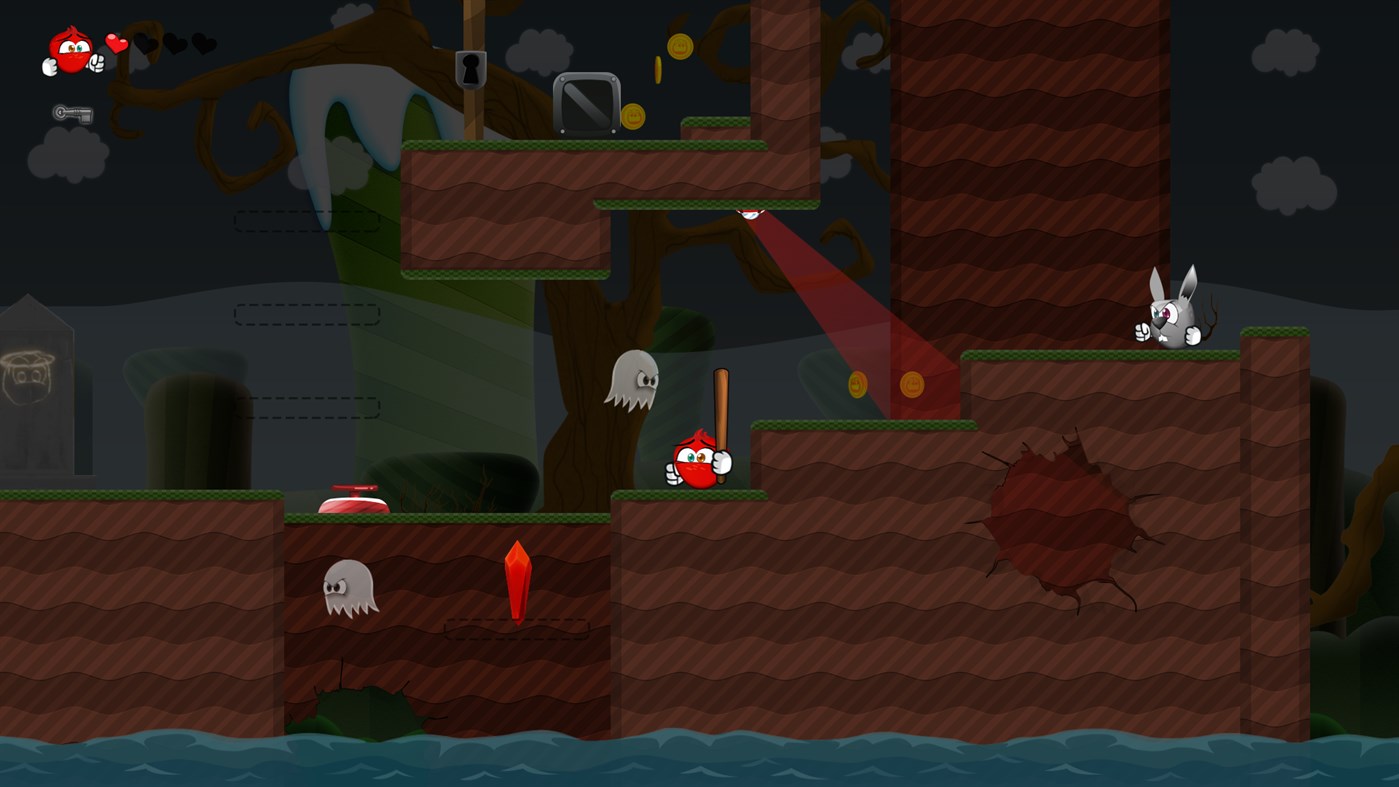Expand the middle dashed outline box
The image size is (1399, 787).
[307, 314]
